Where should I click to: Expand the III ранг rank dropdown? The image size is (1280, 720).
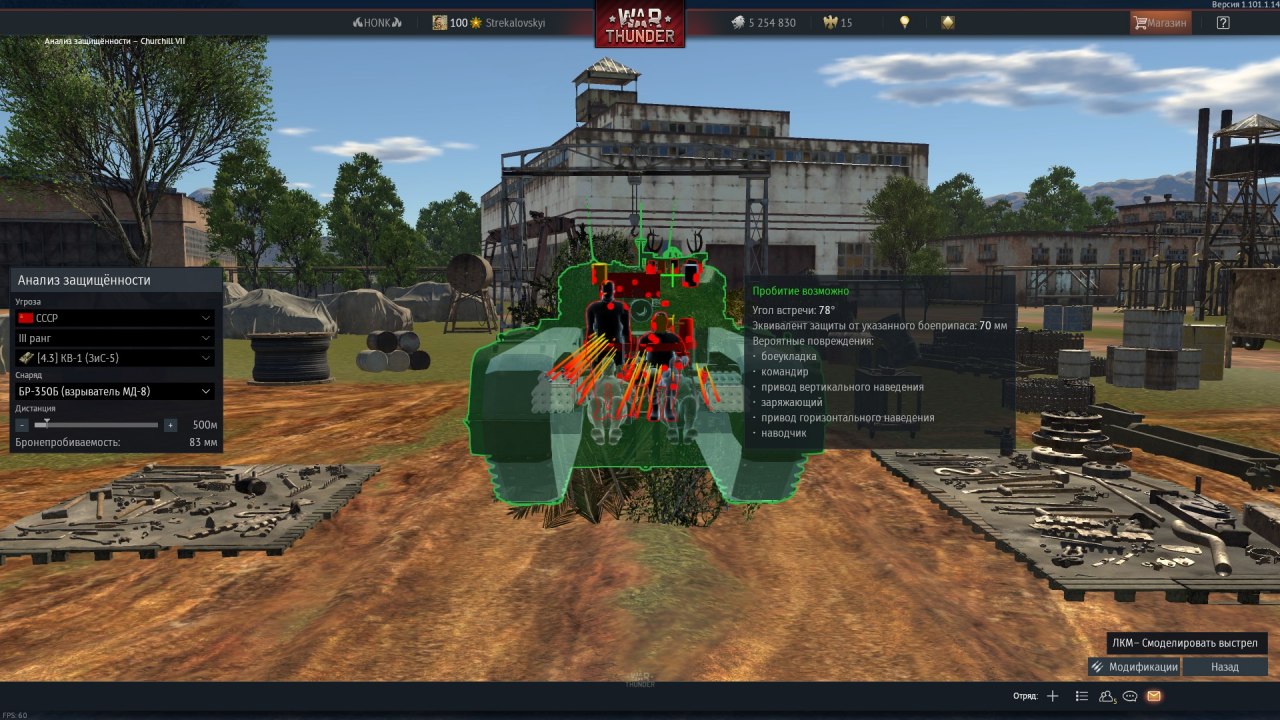[x=115, y=338]
